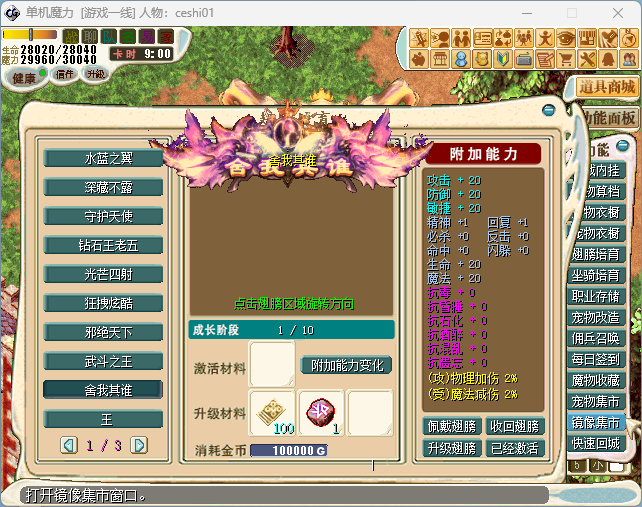Open the 道具商城 item shop
This screenshot has height=507, width=642.
[607, 87]
